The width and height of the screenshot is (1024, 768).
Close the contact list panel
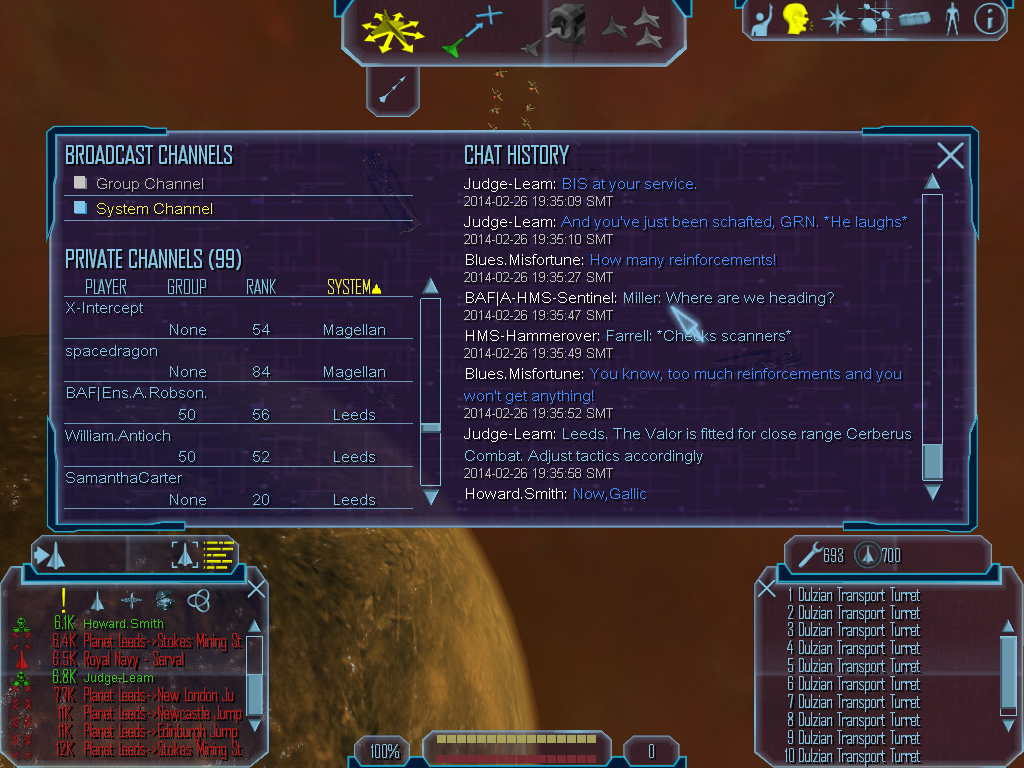pos(256,589)
